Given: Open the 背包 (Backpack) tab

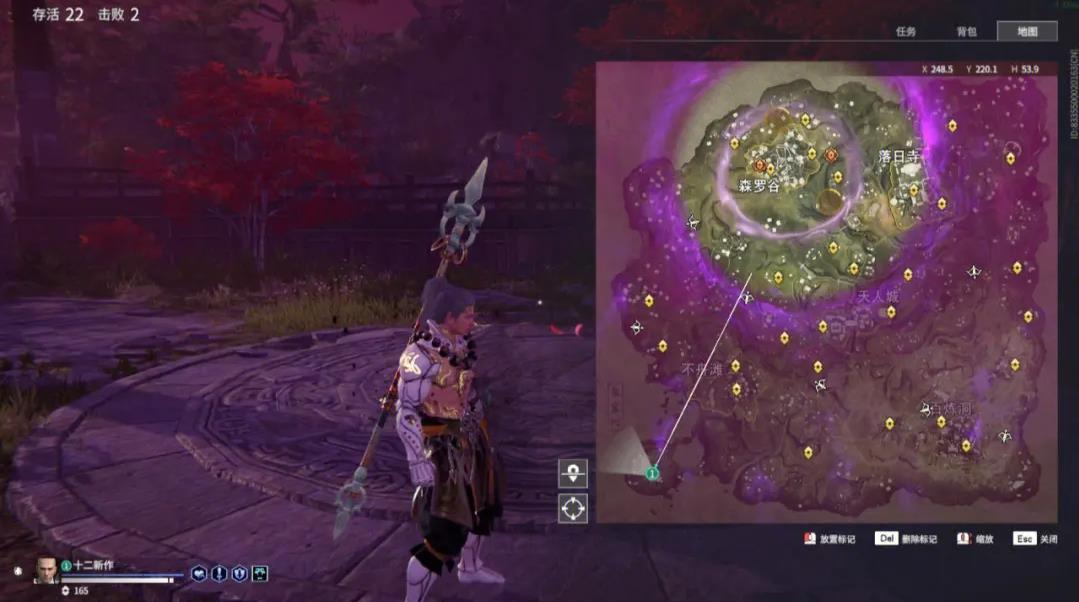Looking at the screenshot, I should pyautogui.click(x=966, y=31).
